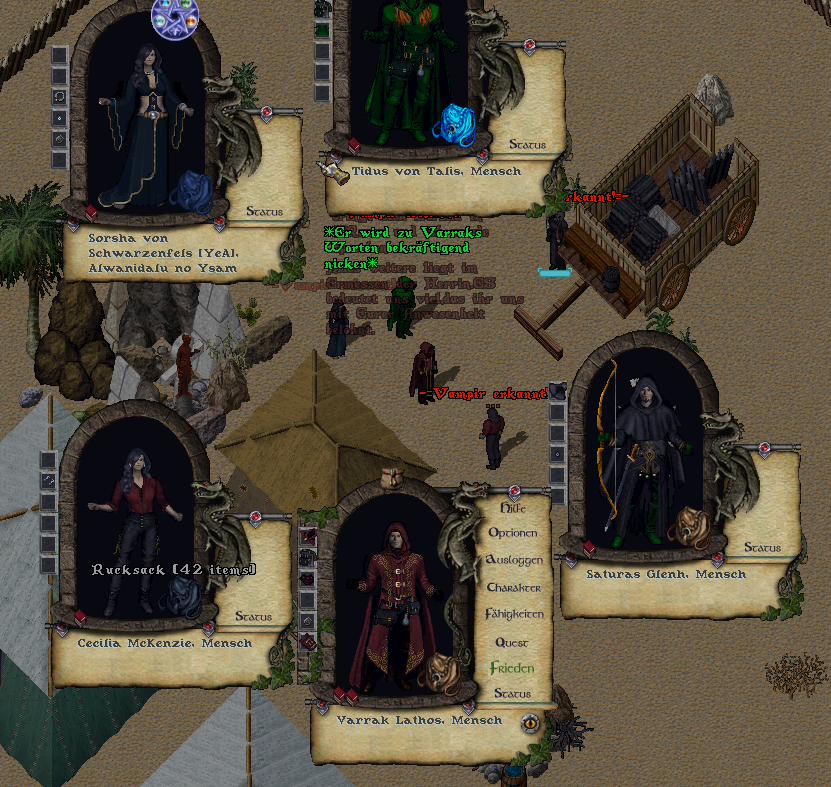Show Cecilia McKenzie's Status
The image size is (831, 787).
(x=253, y=617)
